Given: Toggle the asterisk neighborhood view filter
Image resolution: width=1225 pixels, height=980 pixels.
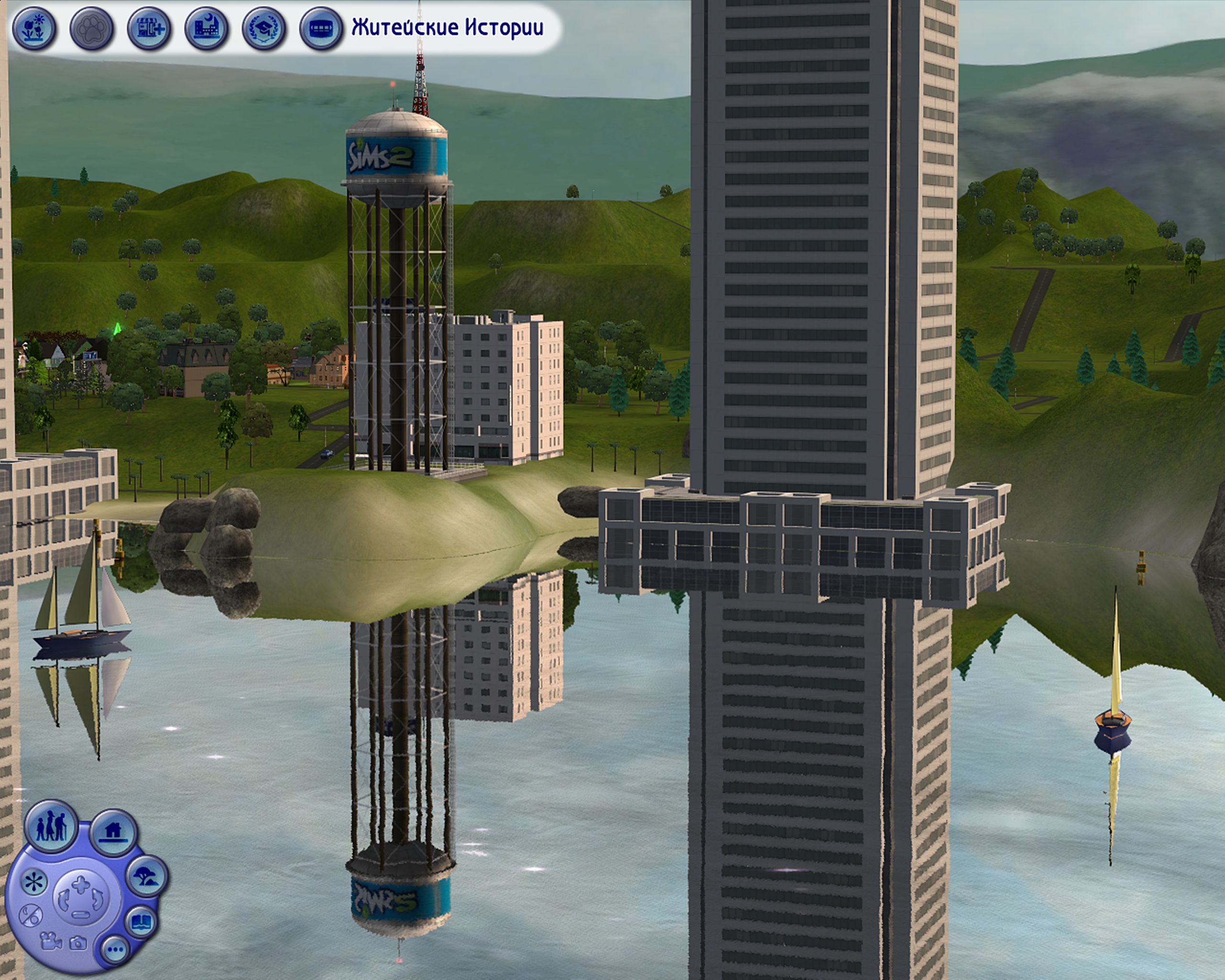Looking at the screenshot, I should point(34,882).
